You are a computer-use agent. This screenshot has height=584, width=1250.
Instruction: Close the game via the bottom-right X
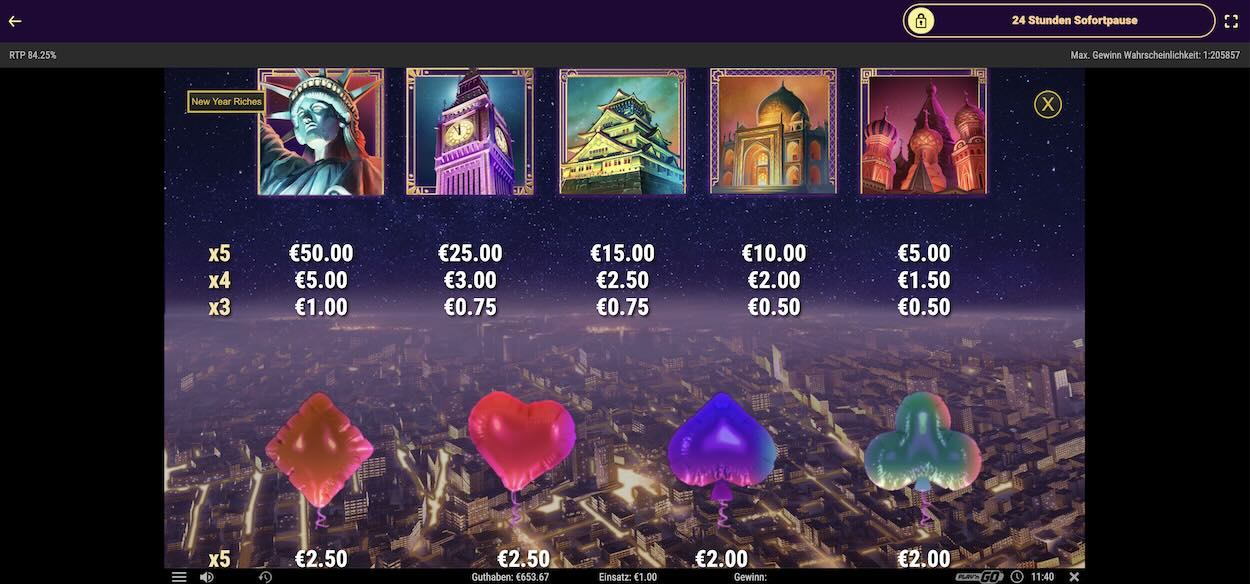click(x=1074, y=577)
